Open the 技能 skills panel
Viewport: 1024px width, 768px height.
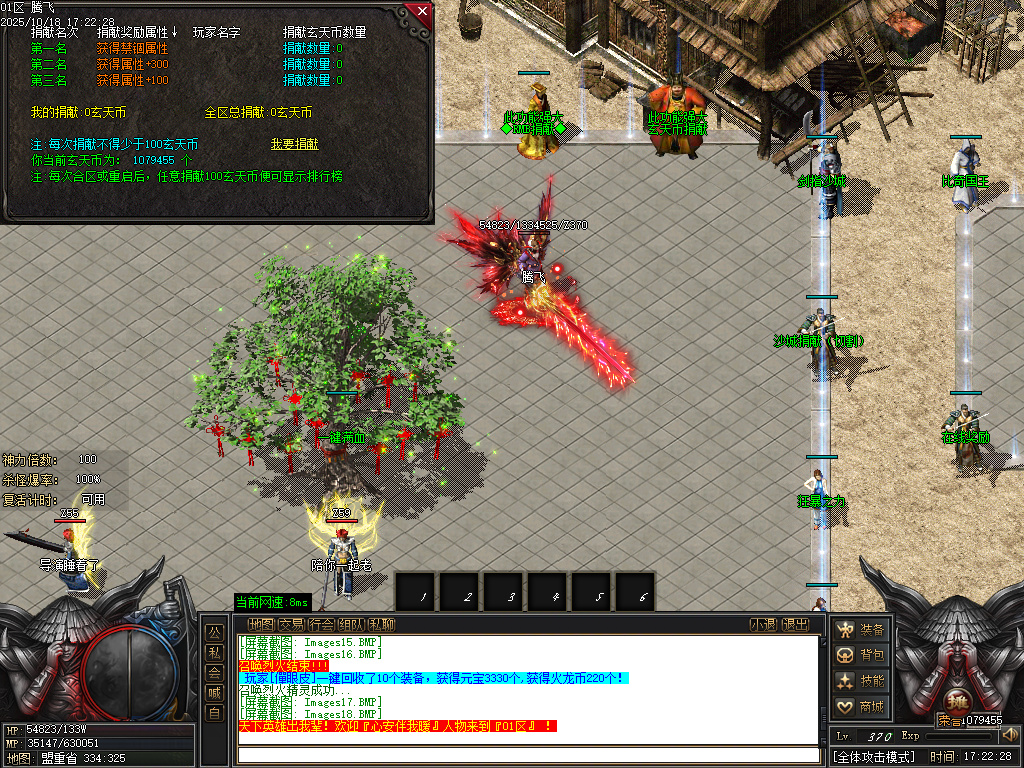[861, 681]
